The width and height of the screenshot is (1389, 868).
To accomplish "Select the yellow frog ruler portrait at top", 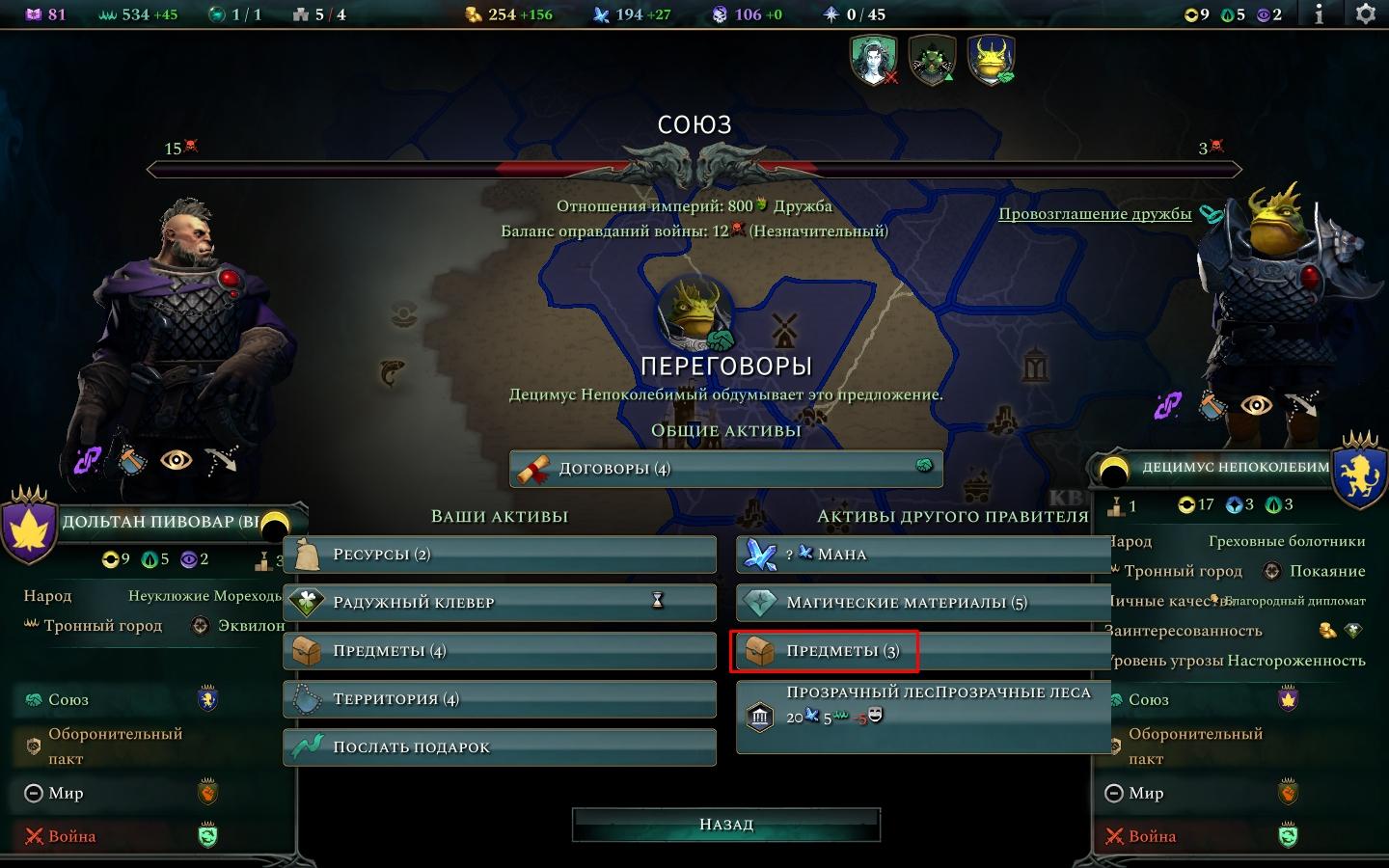I will (x=991, y=59).
